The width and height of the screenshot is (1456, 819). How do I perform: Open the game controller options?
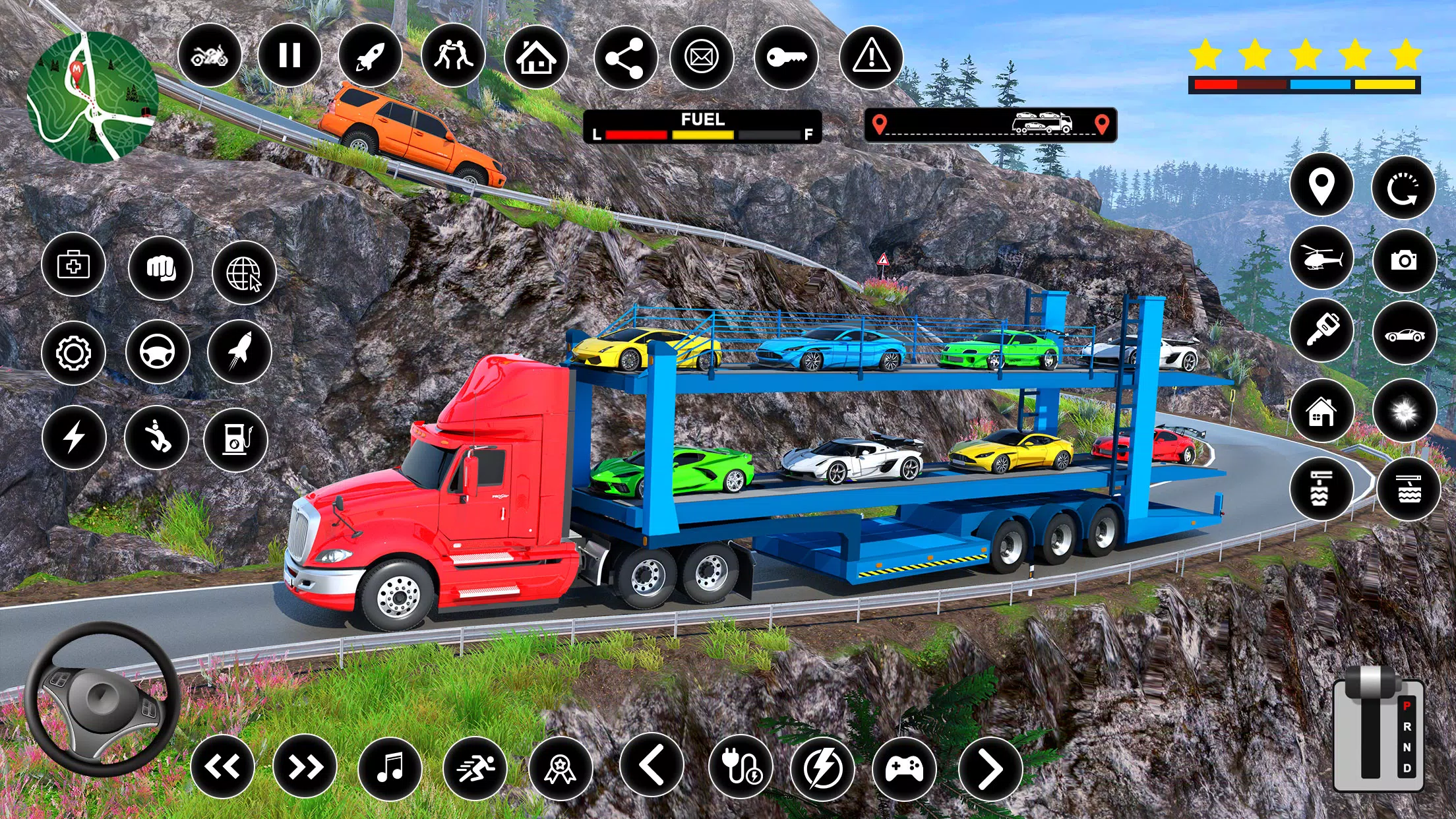[904, 769]
